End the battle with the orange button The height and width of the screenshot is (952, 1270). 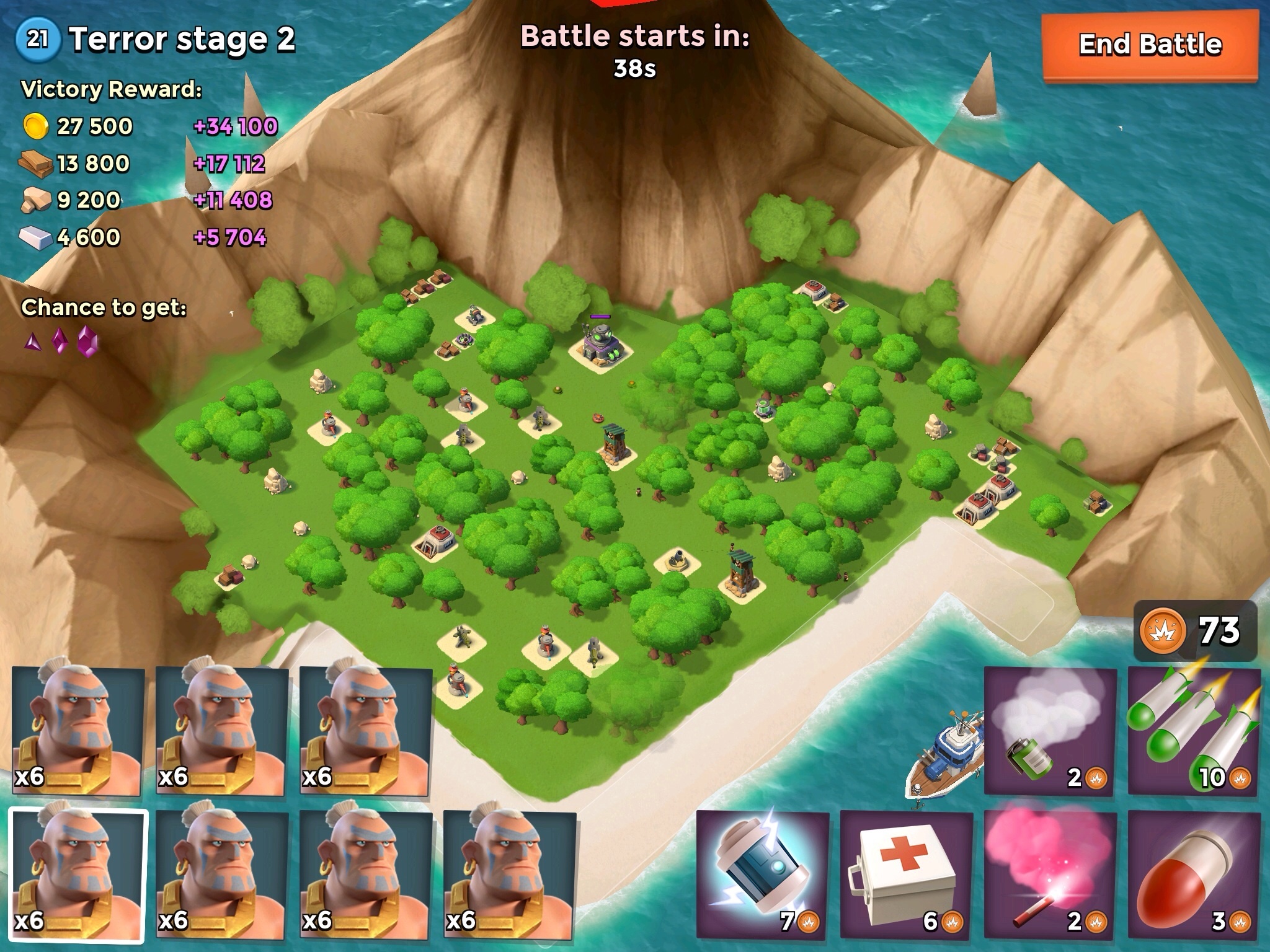point(1150,45)
